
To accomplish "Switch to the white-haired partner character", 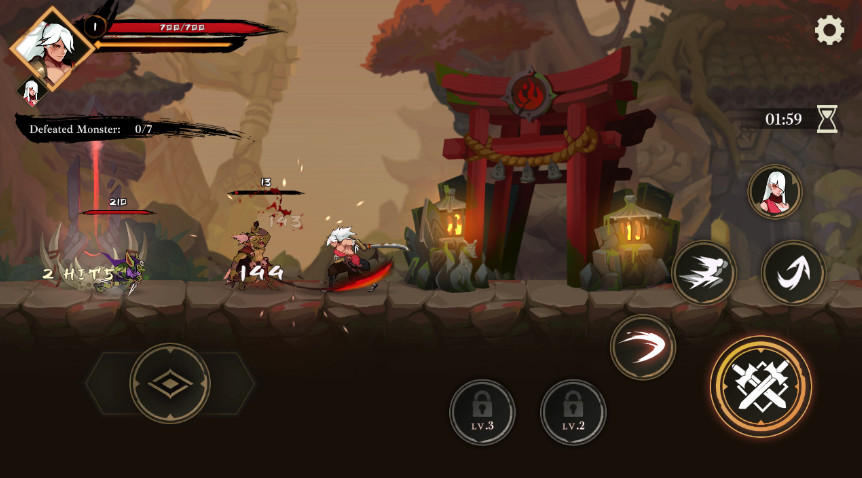I will coord(775,191).
